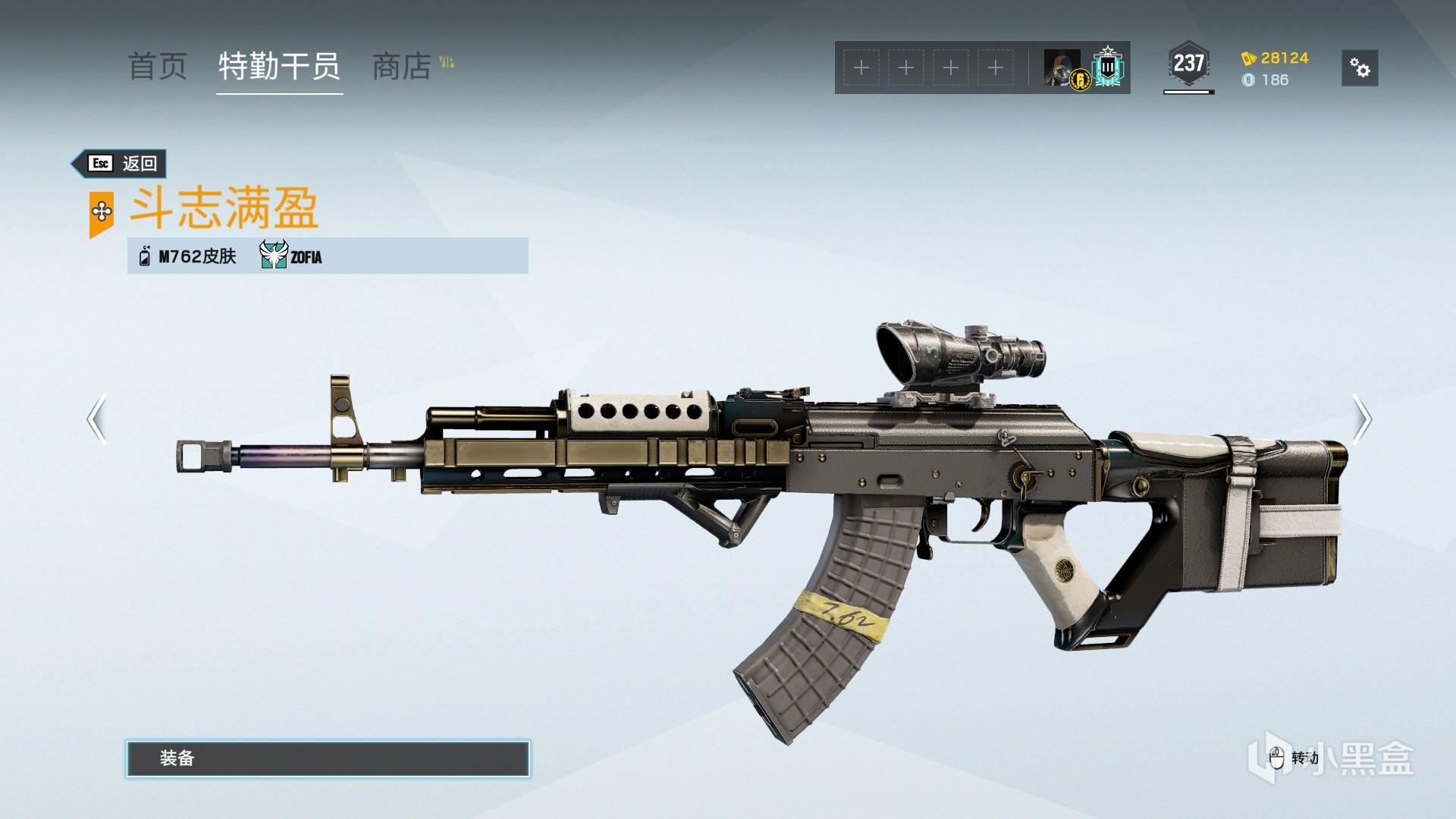Open the rank emblem beside the avatar
This screenshot has width=1456, height=819.
point(1109,68)
